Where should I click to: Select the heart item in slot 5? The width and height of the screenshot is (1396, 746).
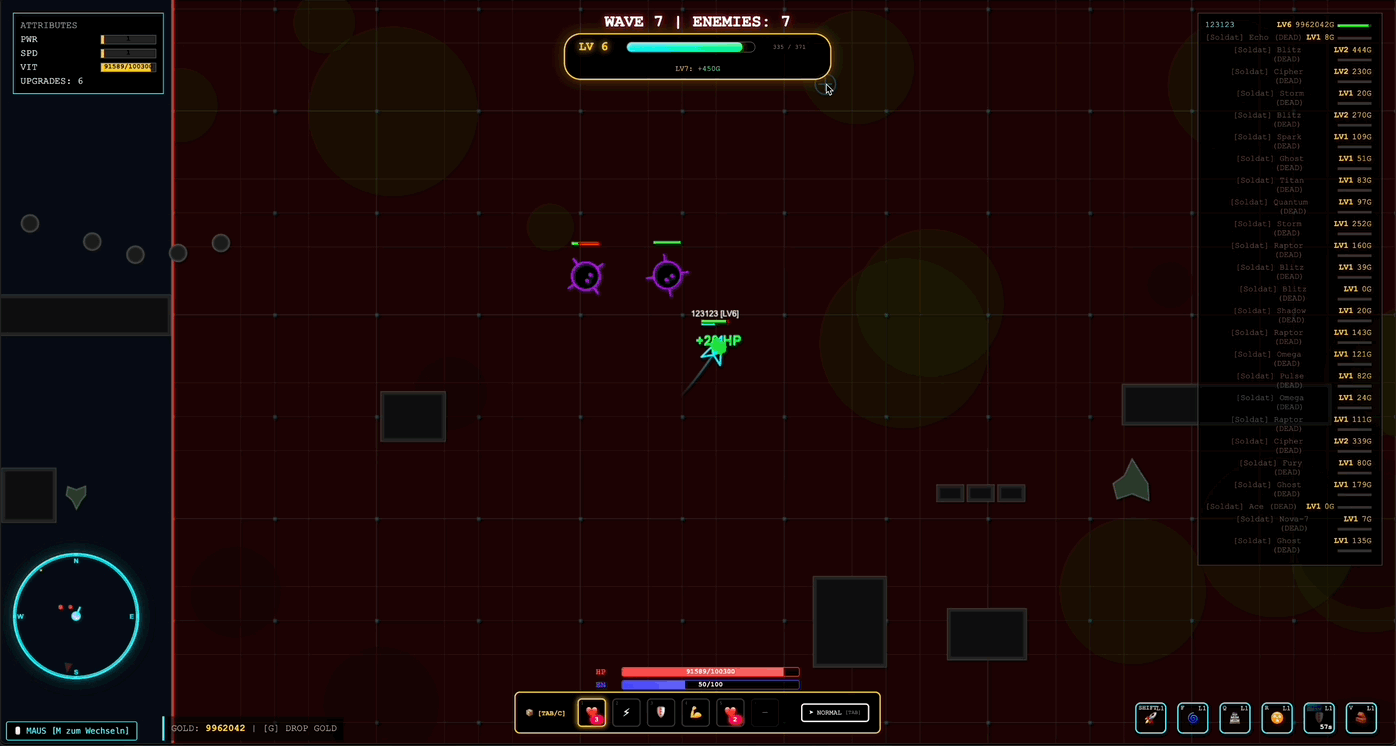[x=730, y=712]
